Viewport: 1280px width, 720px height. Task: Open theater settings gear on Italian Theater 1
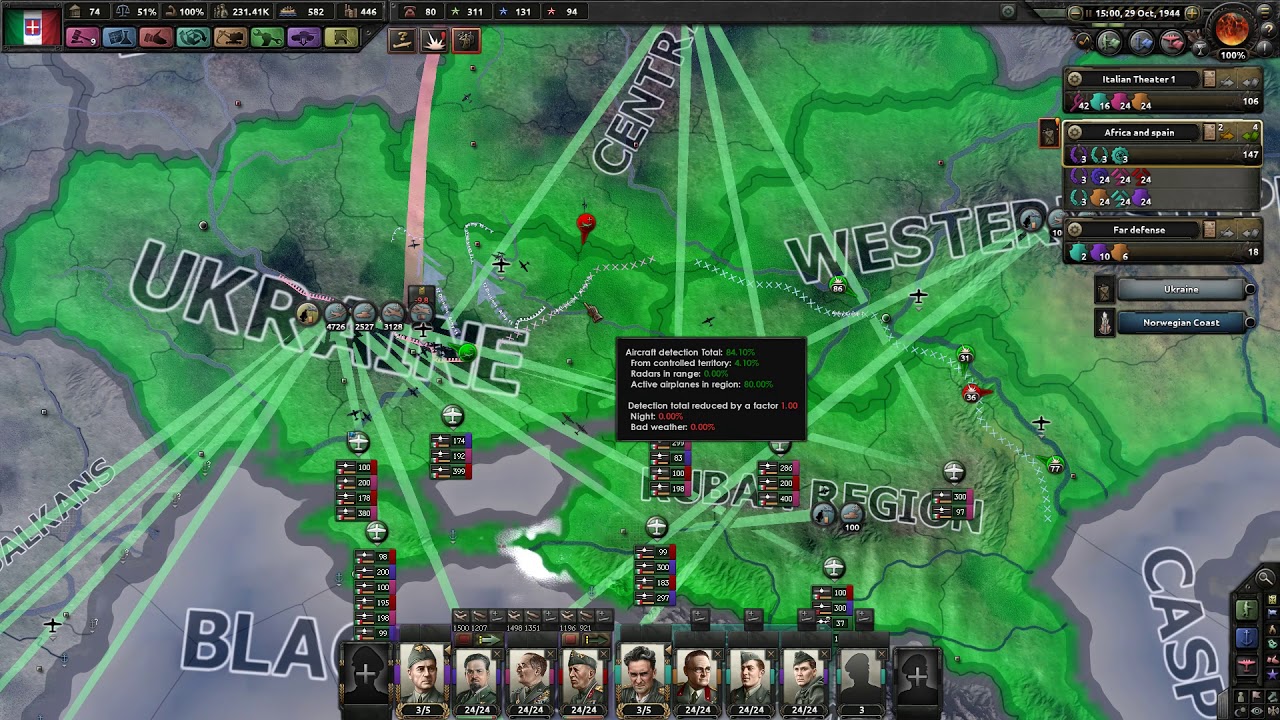pyautogui.click(x=1075, y=78)
